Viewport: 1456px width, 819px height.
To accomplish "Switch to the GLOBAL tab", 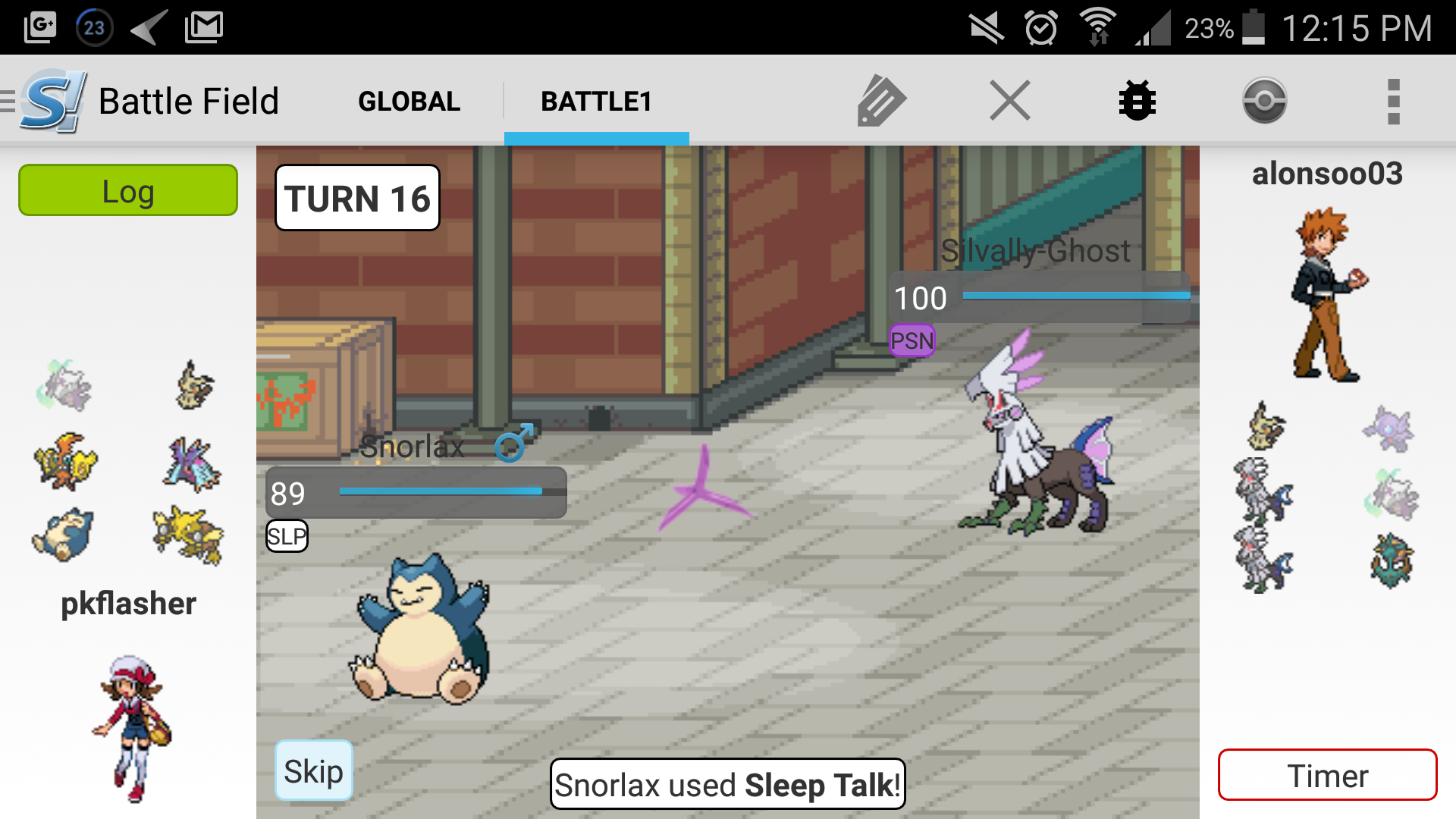I will point(409,101).
